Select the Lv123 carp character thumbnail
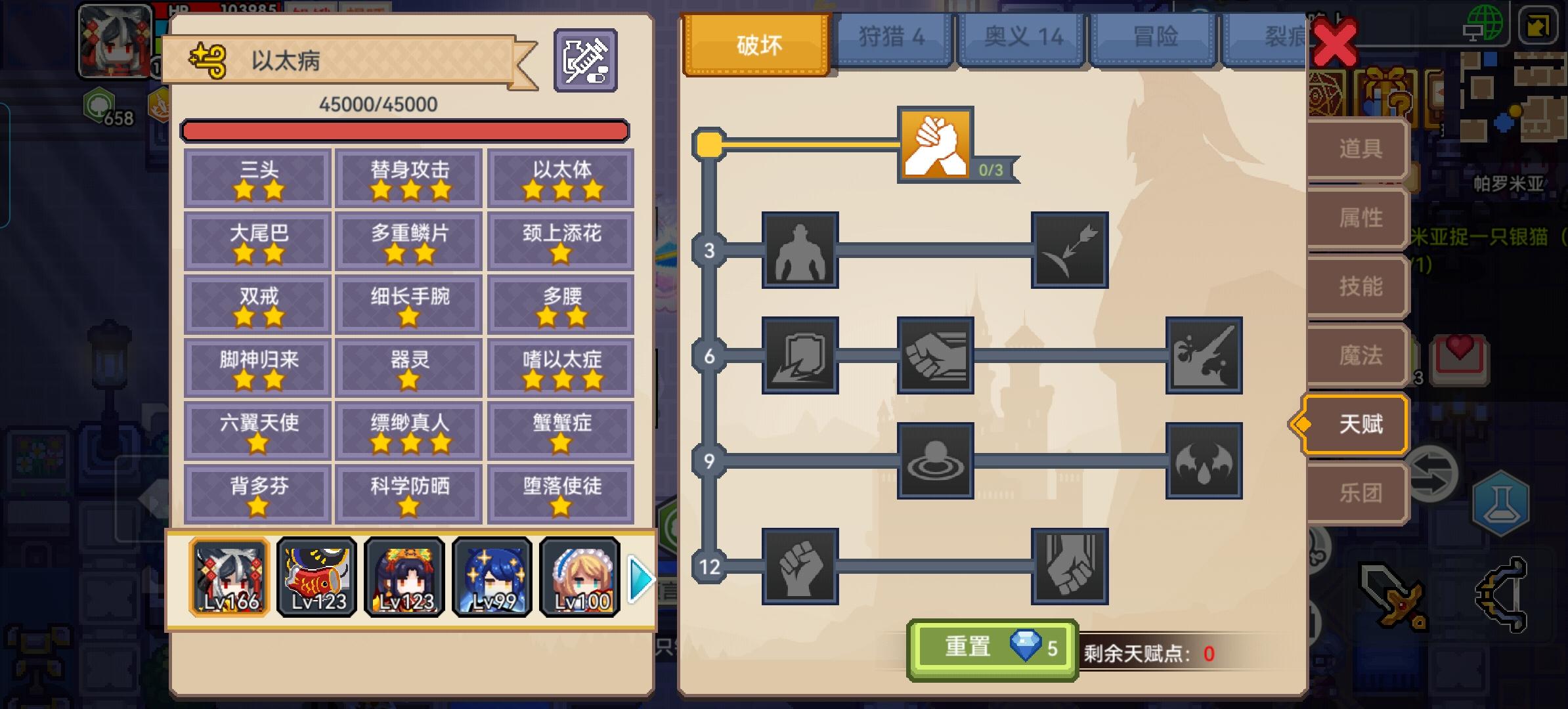1568x709 pixels. 316,578
